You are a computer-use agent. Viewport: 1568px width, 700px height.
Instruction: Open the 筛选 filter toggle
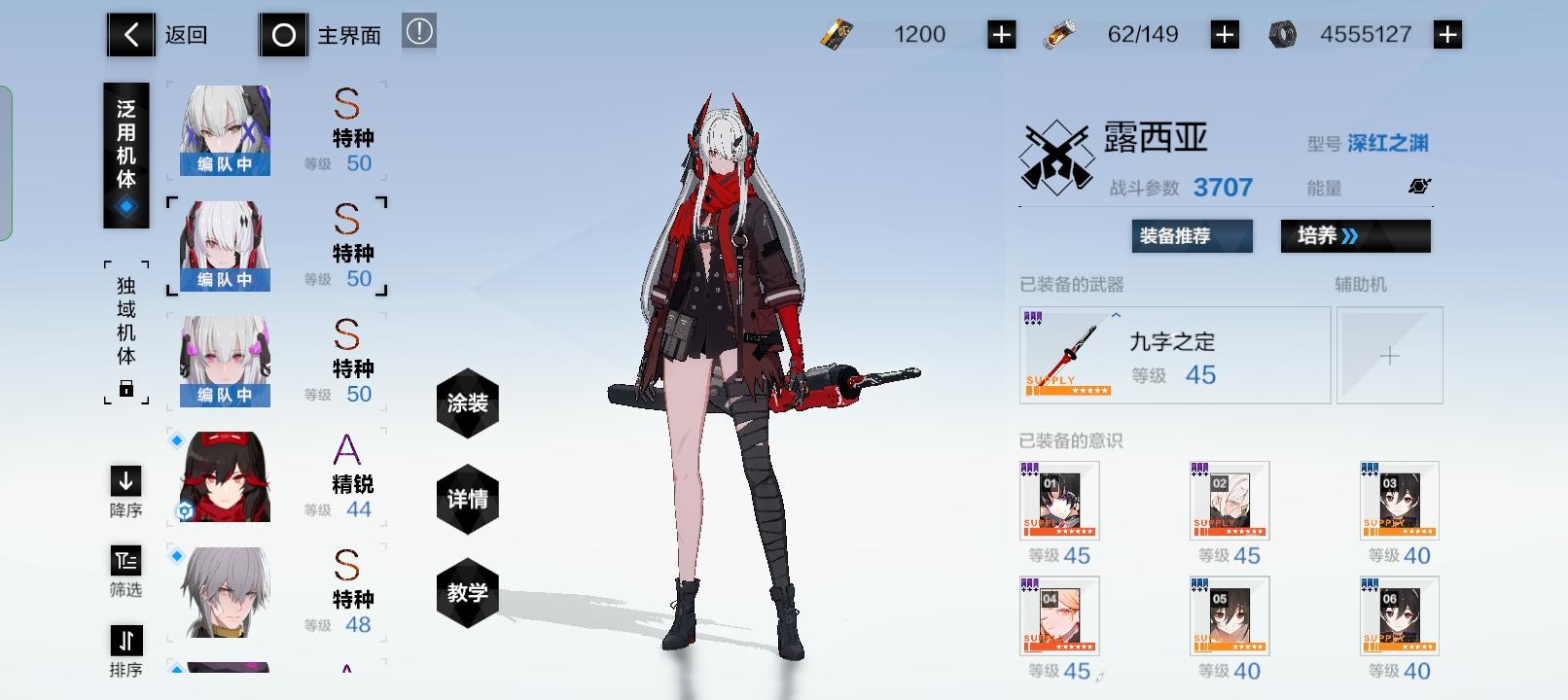(x=125, y=570)
